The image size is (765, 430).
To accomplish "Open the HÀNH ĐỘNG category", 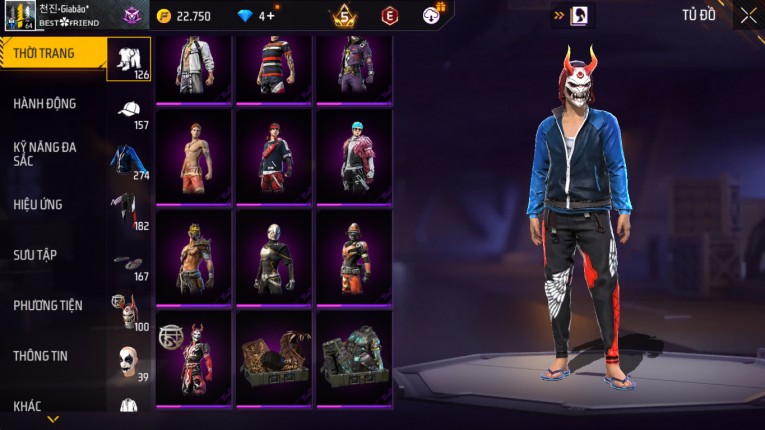I will tap(46, 103).
